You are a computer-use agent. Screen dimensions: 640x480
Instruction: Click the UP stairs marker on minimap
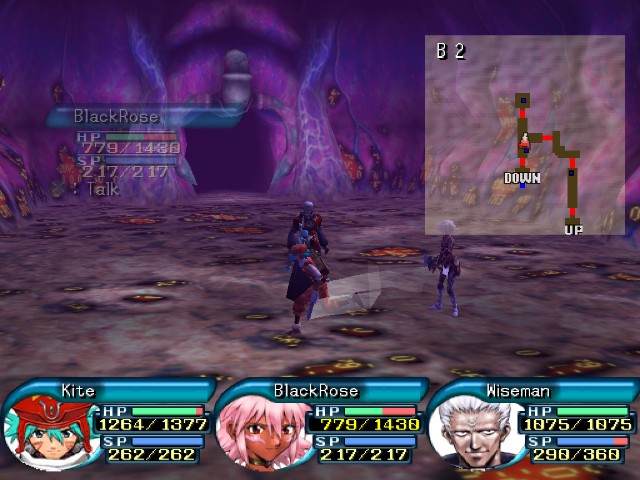coord(573,230)
